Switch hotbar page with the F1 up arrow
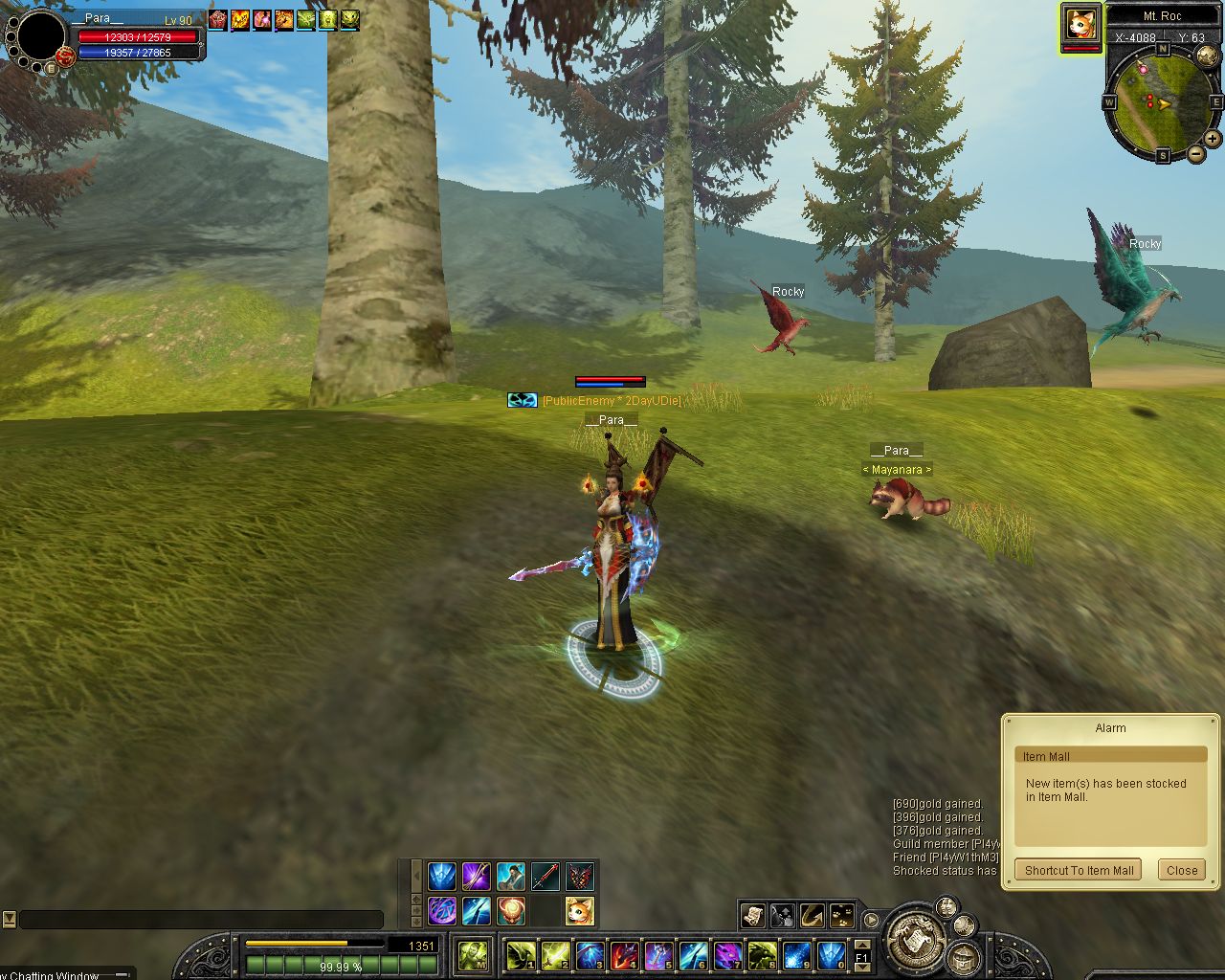The image size is (1225, 980). (x=861, y=945)
